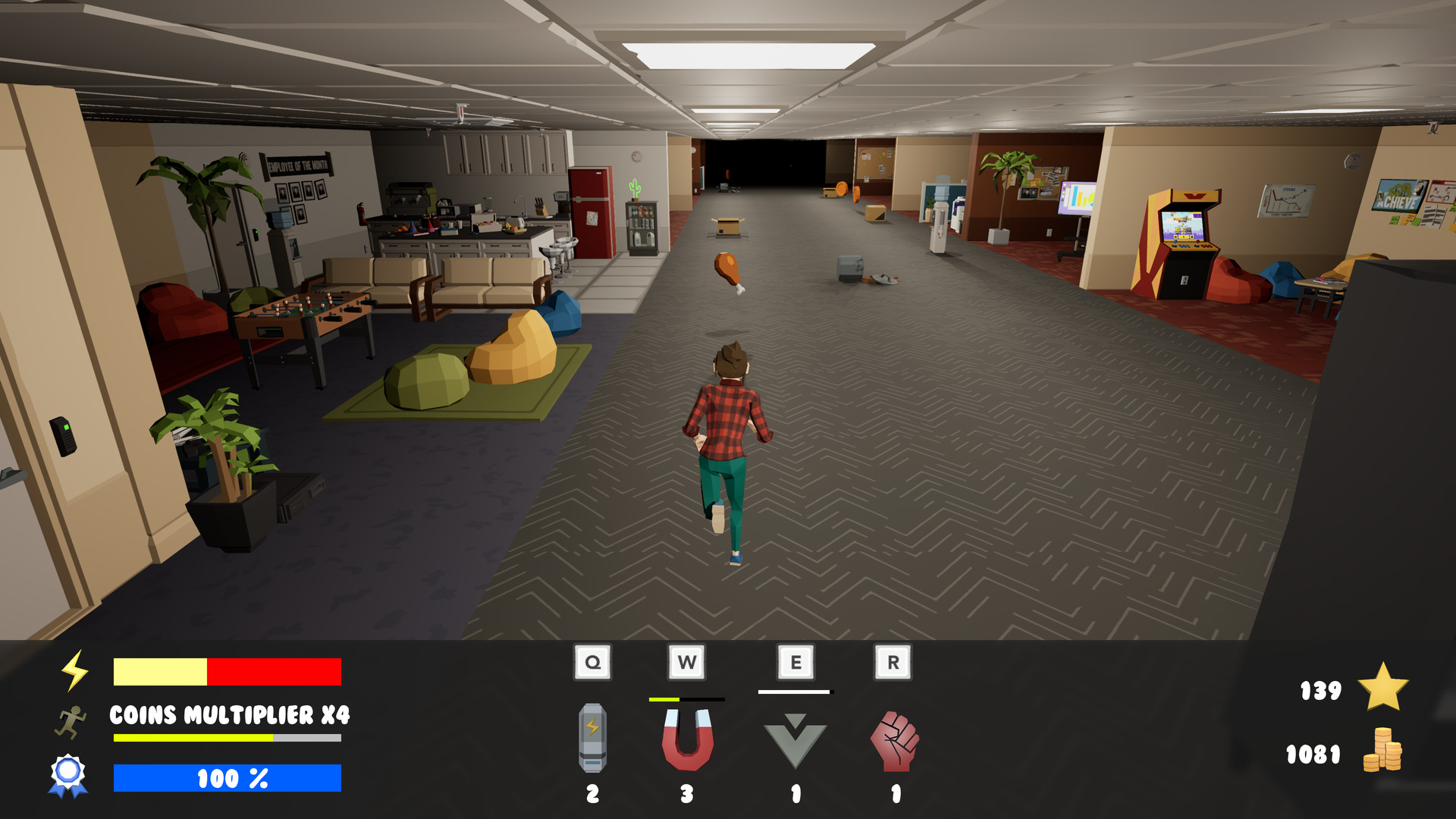The image size is (1456, 819).
Task: Click the blue 100% progress bar
Action: [227, 778]
